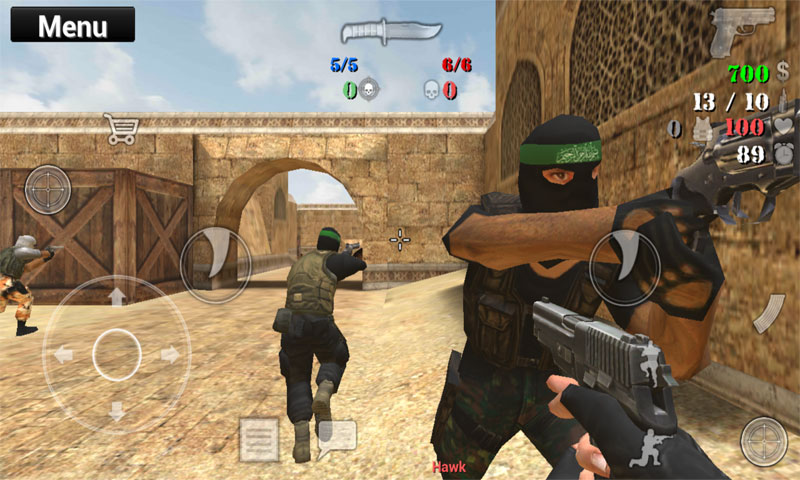Tap the knife button nearest the movement joystick

click(215, 264)
